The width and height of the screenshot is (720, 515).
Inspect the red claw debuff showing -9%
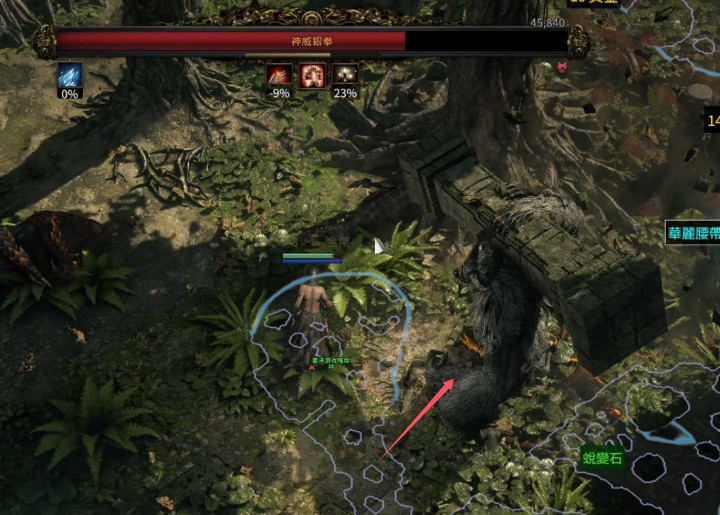tap(279, 74)
